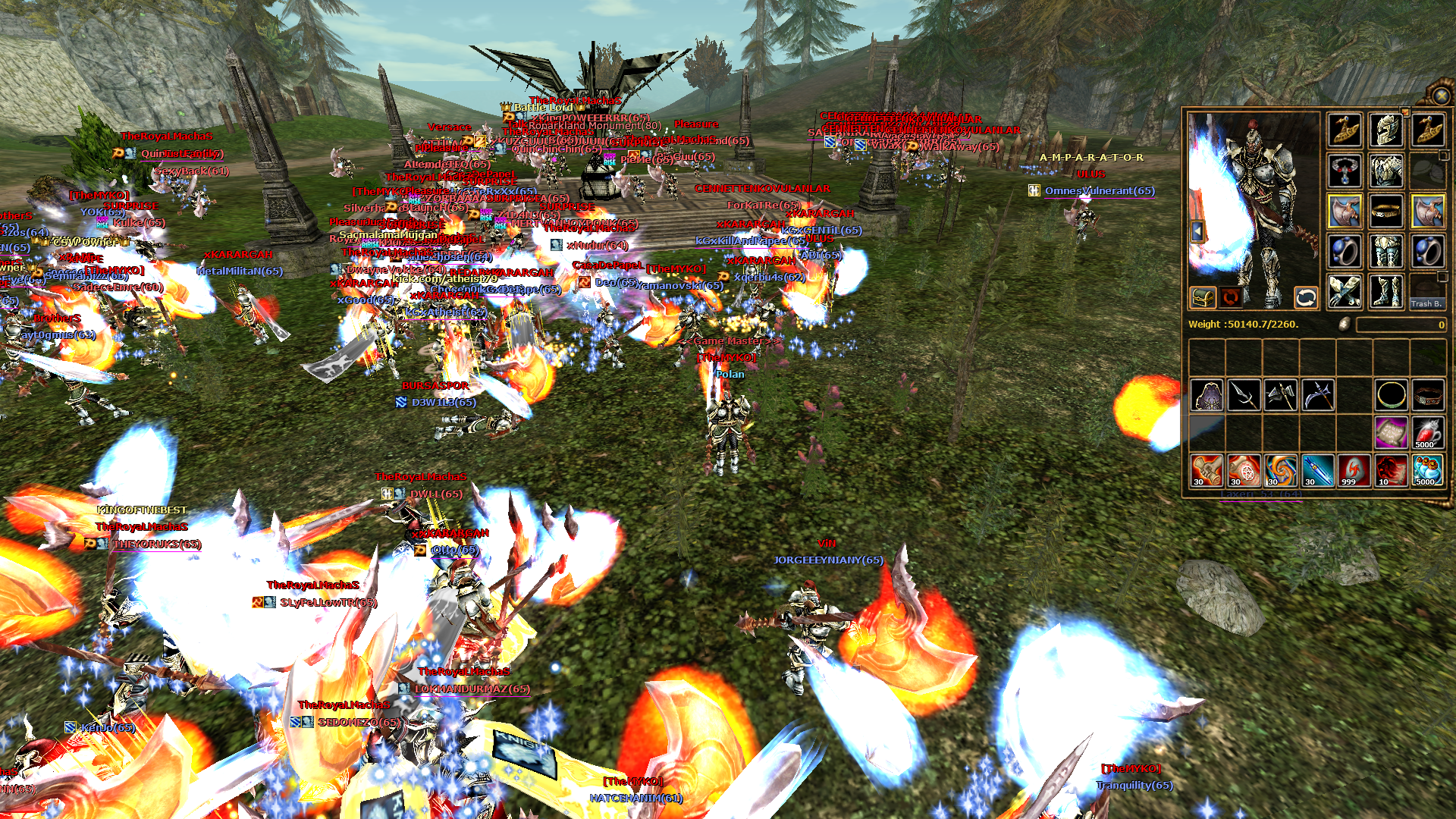Screen dimensions: 1456x819
Task: Select the red potion stack of 5000
Action: (x=1428, y=432)
